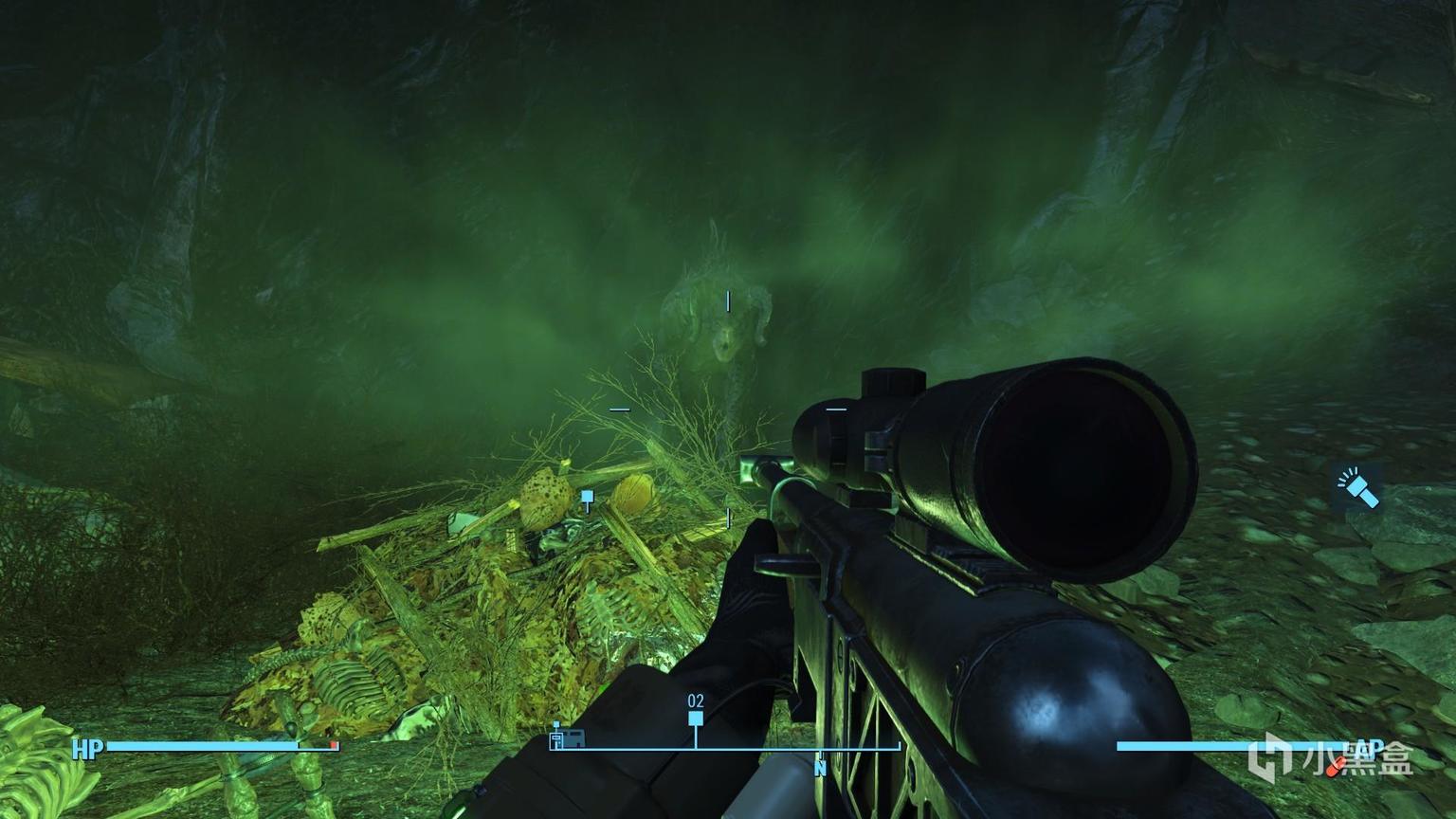Select the floating square quest marker
The width and height of the screenshot is (1456, 819).
click(587, 497)
